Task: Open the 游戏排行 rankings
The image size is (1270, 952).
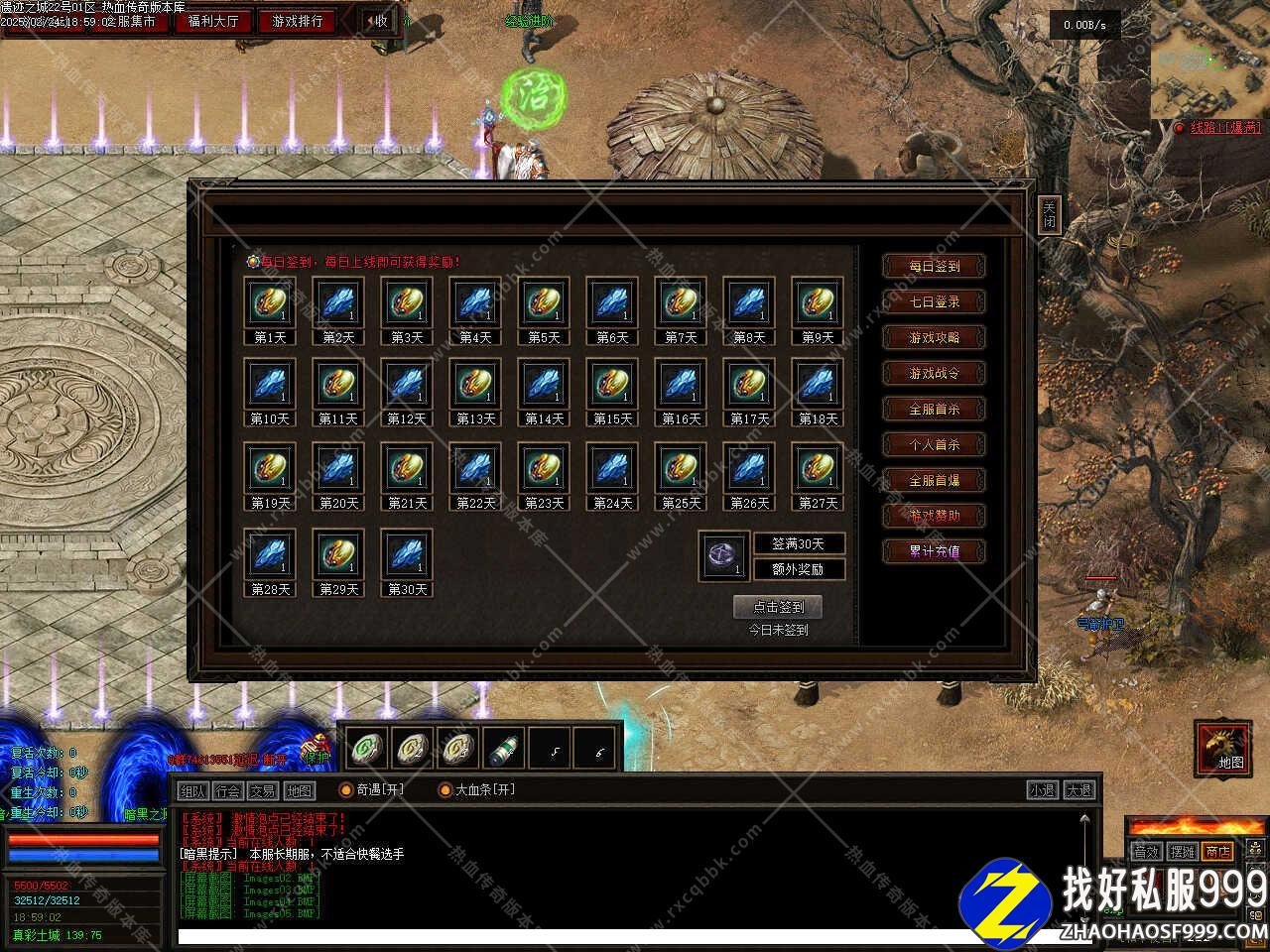Action: click(x=298, y=21)
